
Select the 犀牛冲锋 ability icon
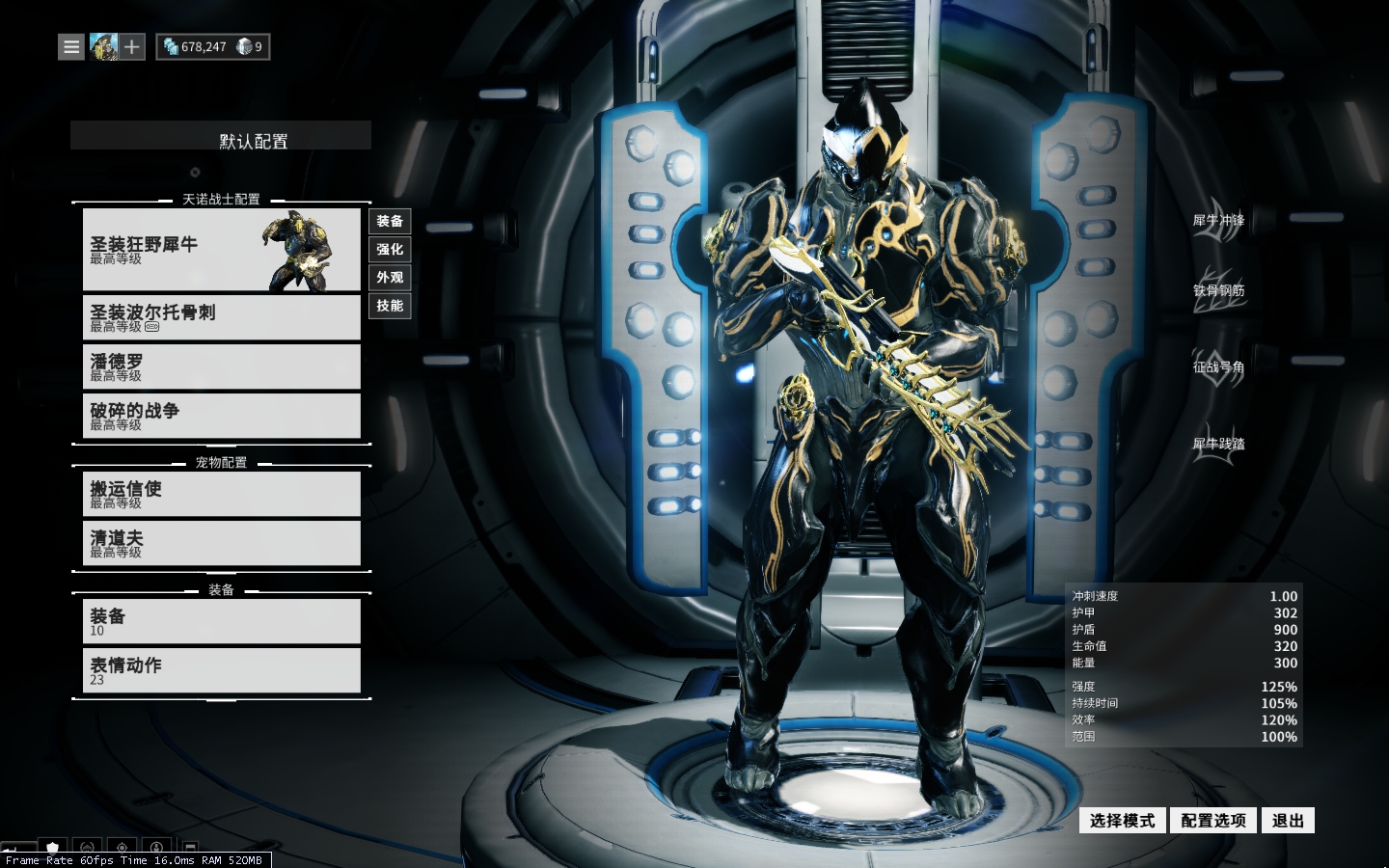[1218, 223]
